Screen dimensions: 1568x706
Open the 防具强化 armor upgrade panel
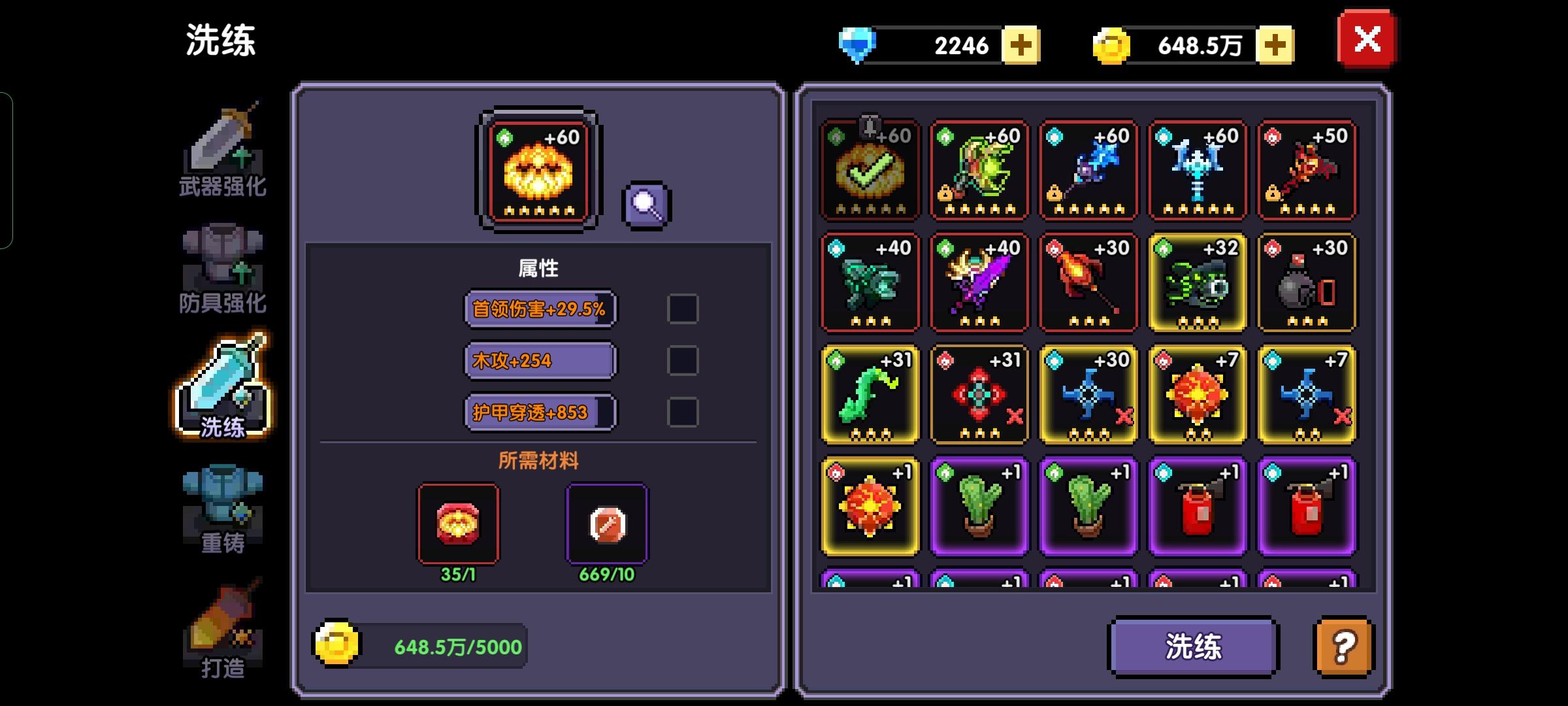point(222,261)
